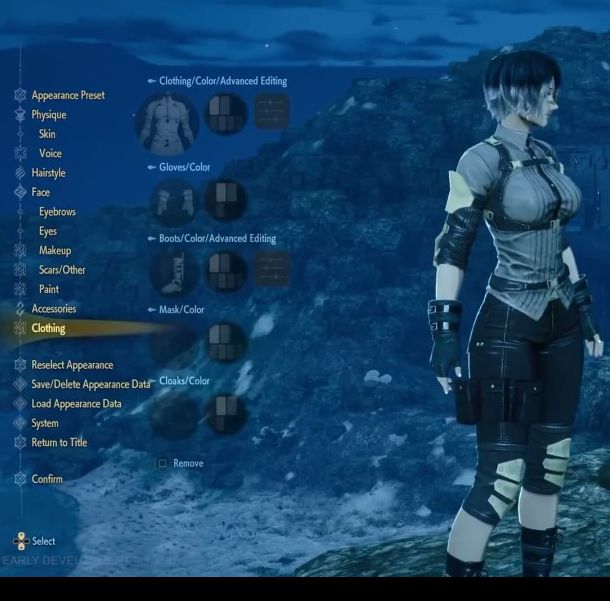Viewport: 610px width, 601px height.
Task: Select the Physique menu entry
Action: click(48, 115)
